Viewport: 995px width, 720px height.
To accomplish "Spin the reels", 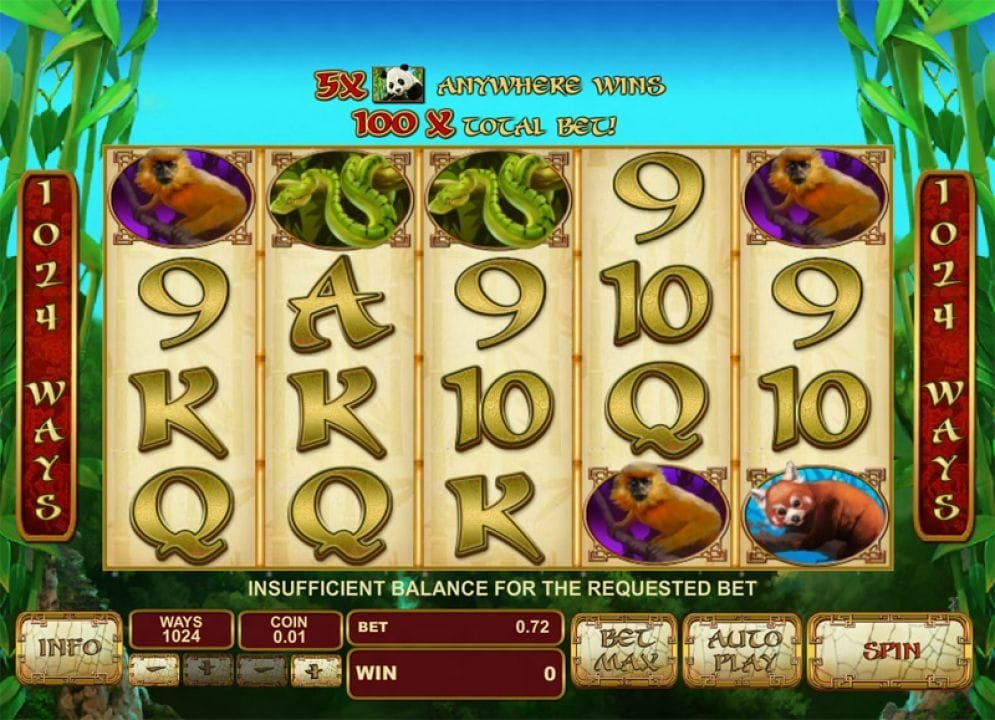I will 889,650.
